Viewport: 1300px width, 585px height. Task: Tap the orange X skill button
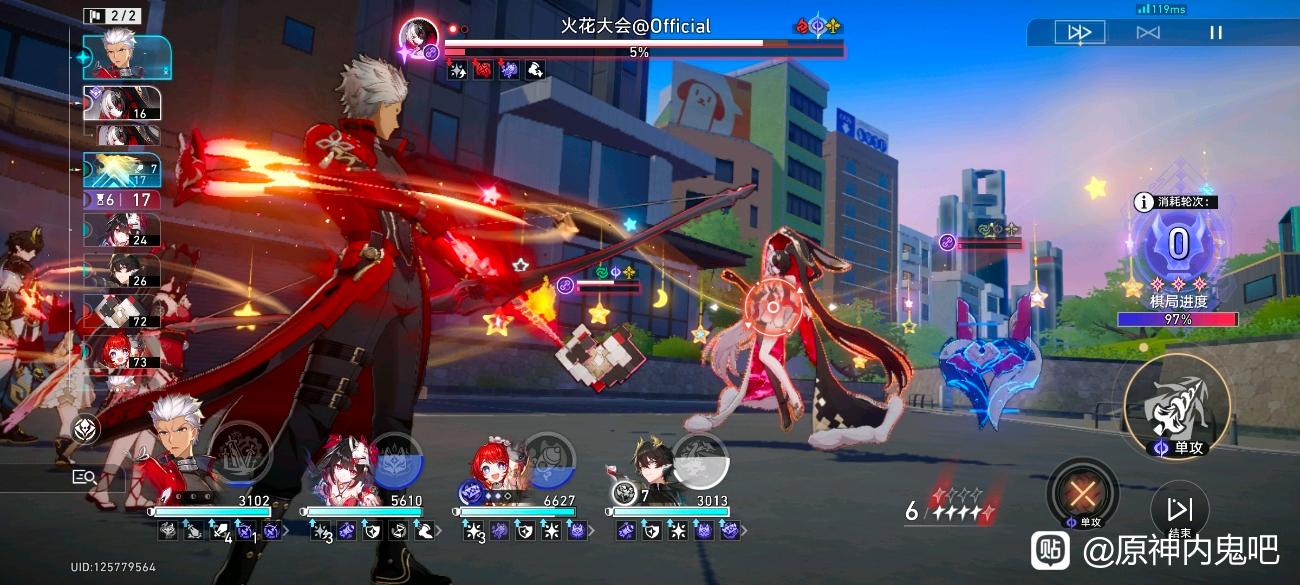point(1081,493)
